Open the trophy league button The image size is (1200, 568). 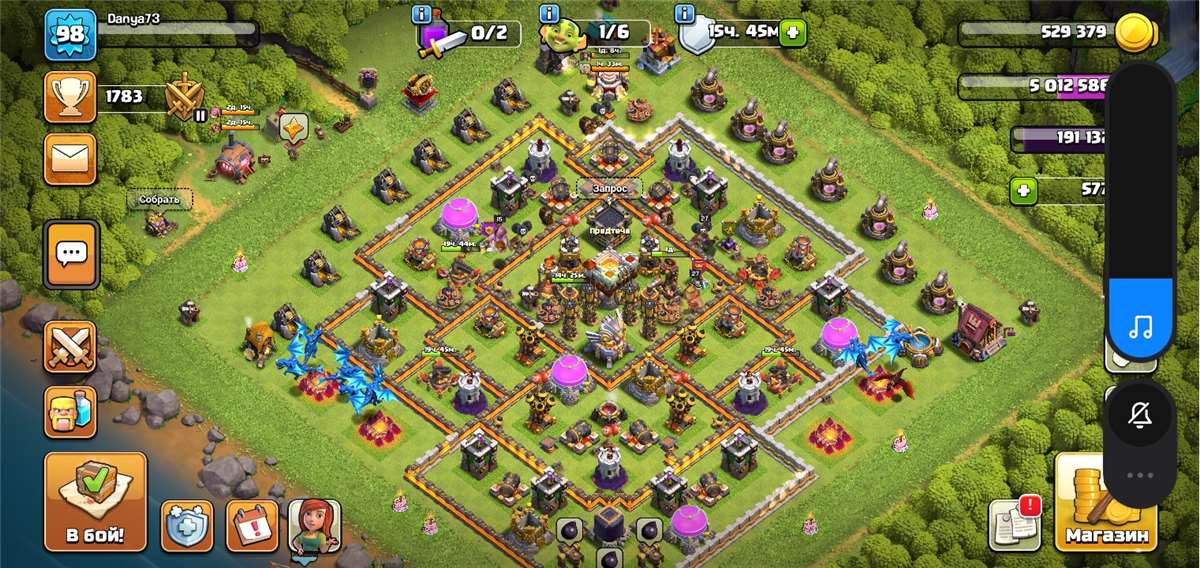pos(70,97)
